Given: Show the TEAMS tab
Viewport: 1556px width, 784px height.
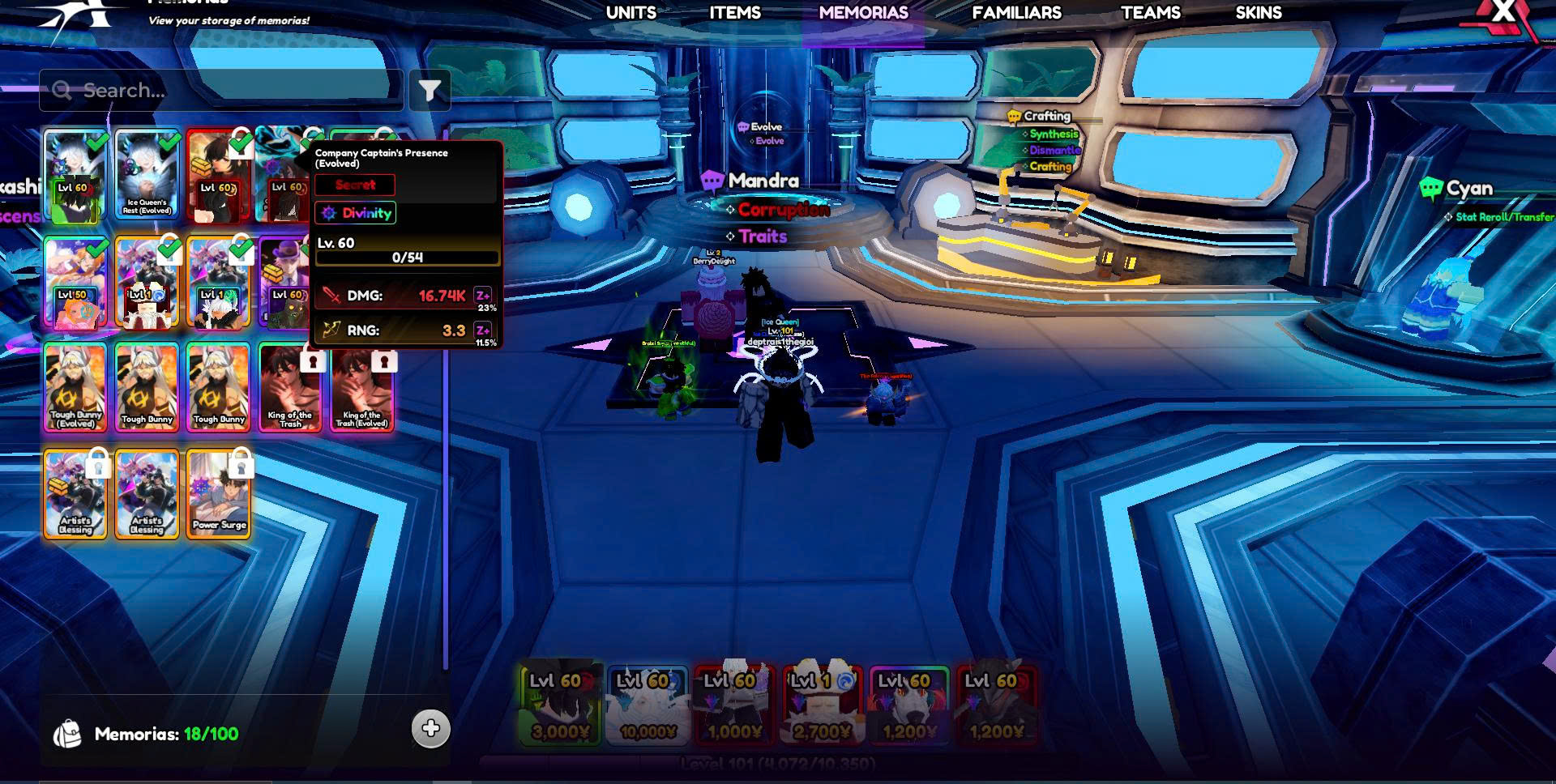Looking at the screenshot, I should (x=1150, y=13).
